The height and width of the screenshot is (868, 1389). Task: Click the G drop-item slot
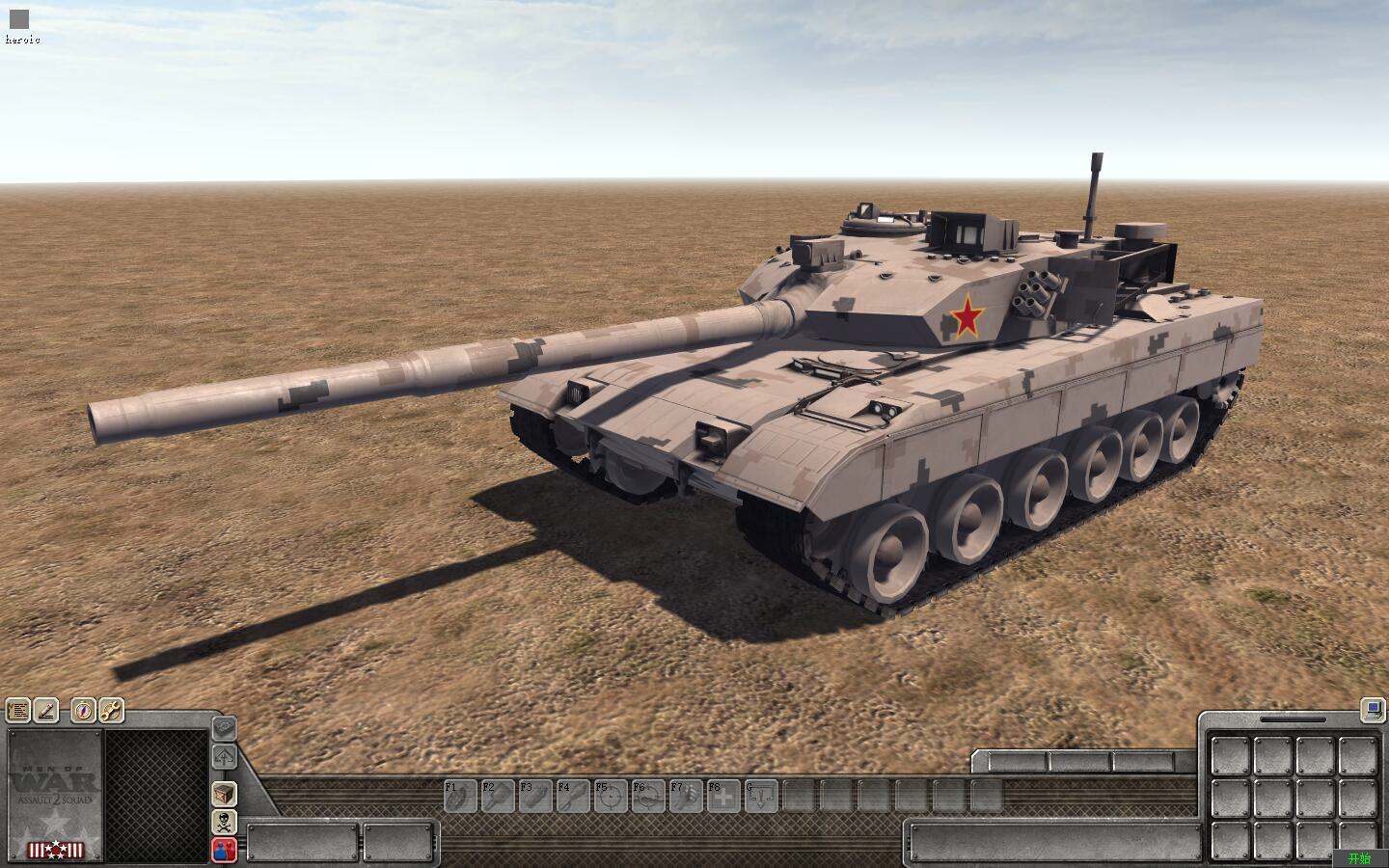[x=761, y=797]
